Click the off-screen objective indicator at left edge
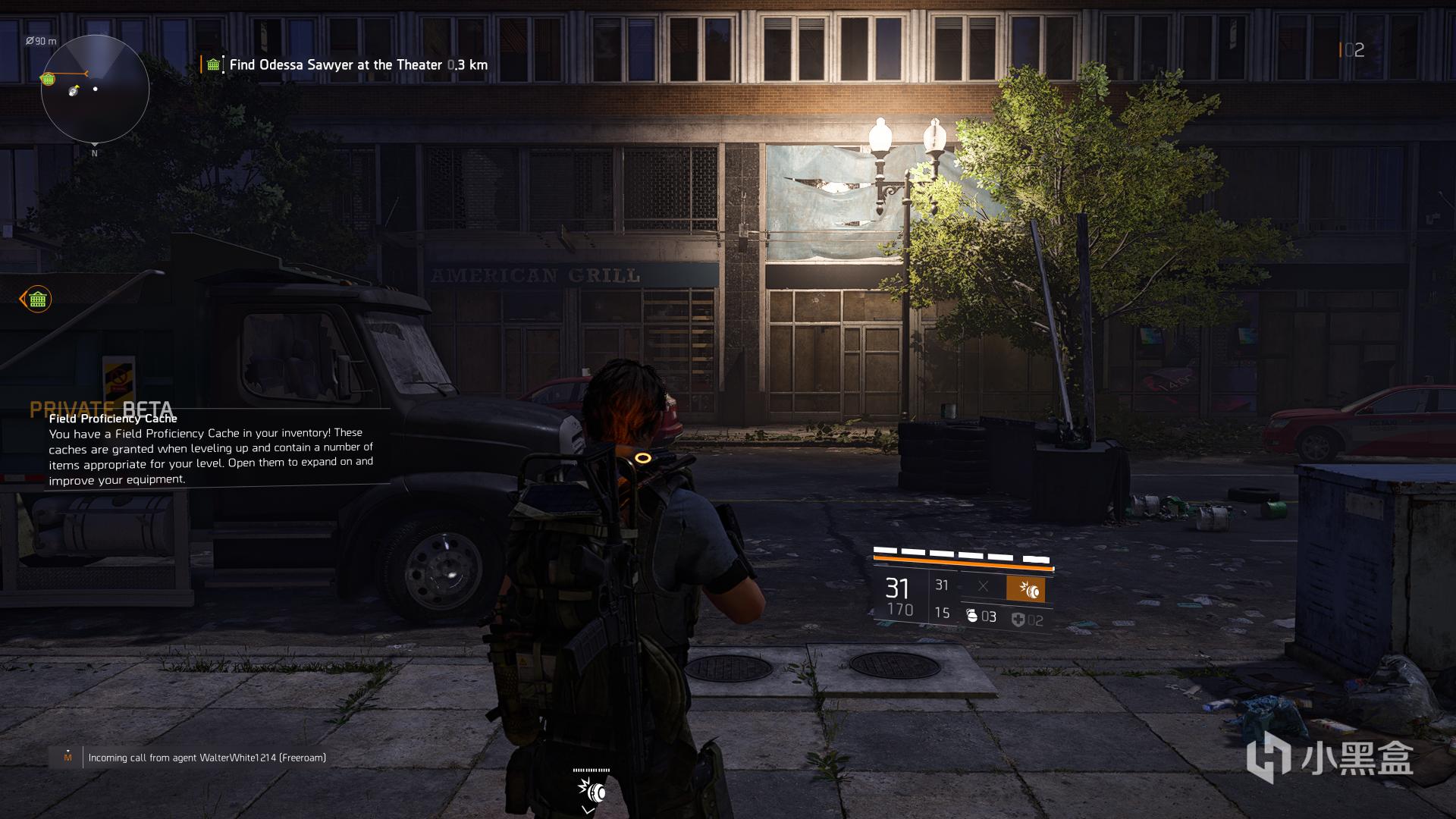The height and width of the screenshot is (819, 1456). coord(36,300)
